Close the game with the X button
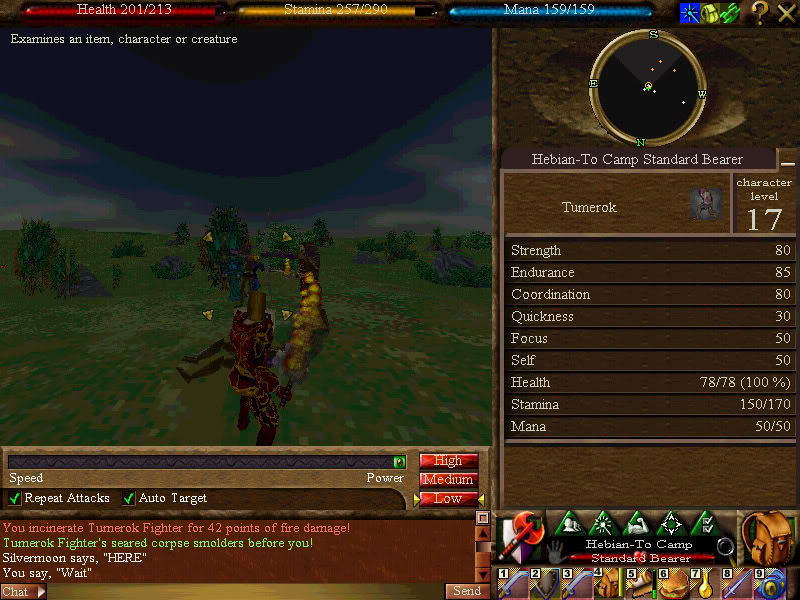 (x=786, y=13)
